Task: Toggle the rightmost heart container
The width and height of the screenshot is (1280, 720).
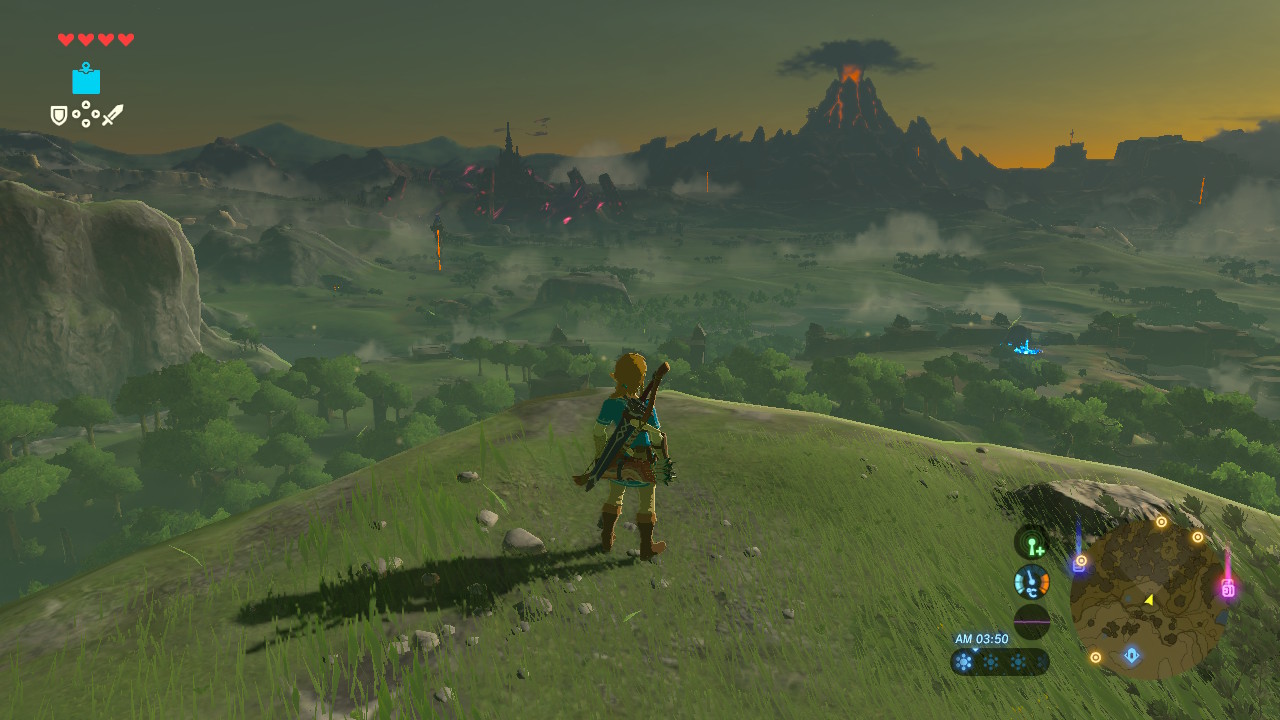Action: 124,38
